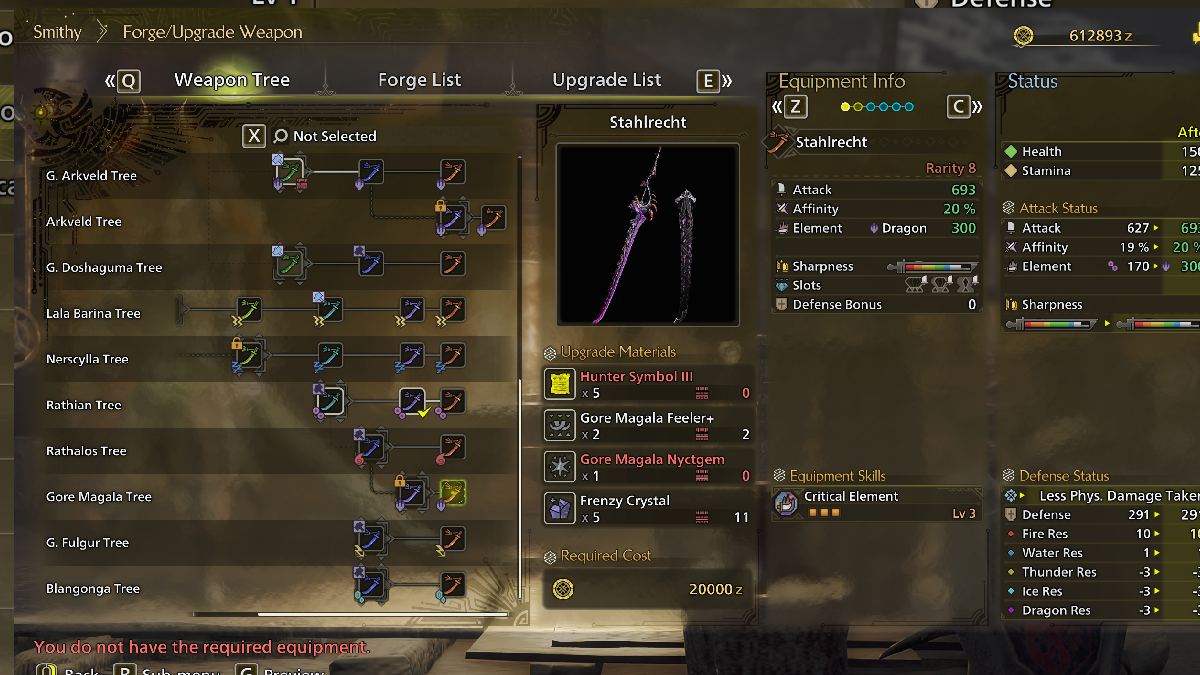The image size is (1200, 675).
Task: Select the G. Doshaguma Tree row
Action: pos(104,268)
